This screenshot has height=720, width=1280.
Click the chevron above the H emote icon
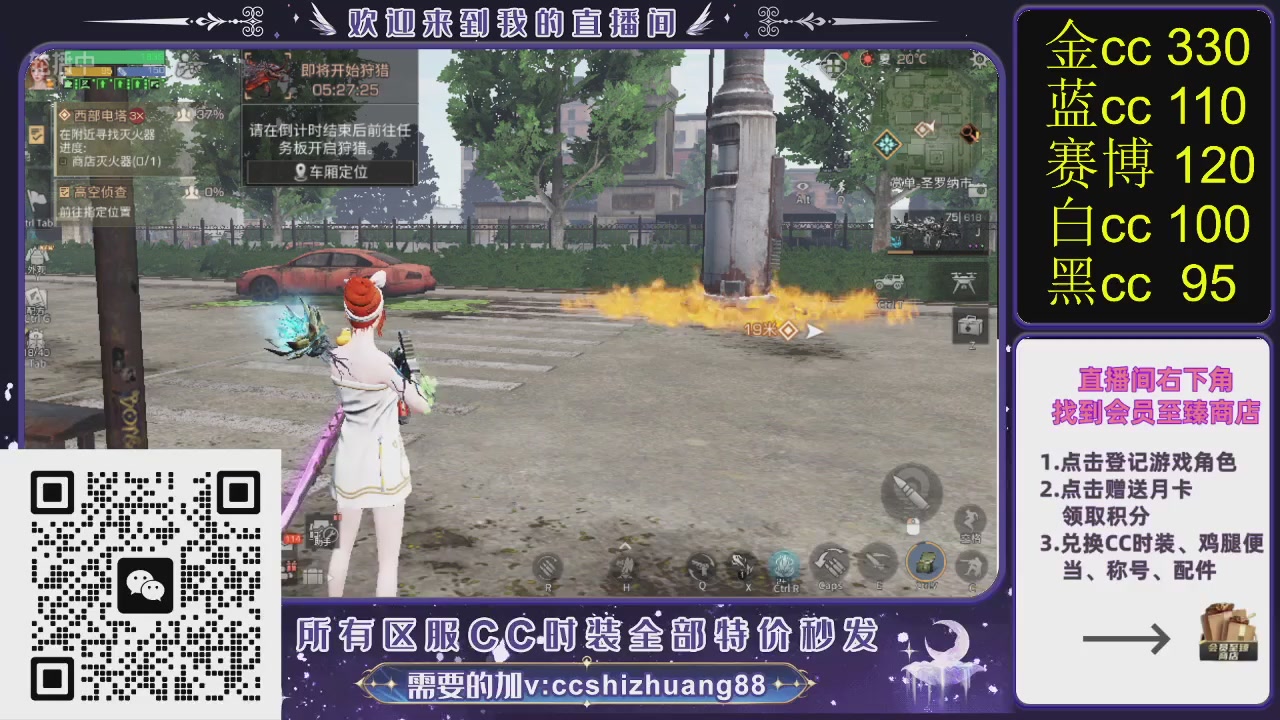tap(623, 545)
